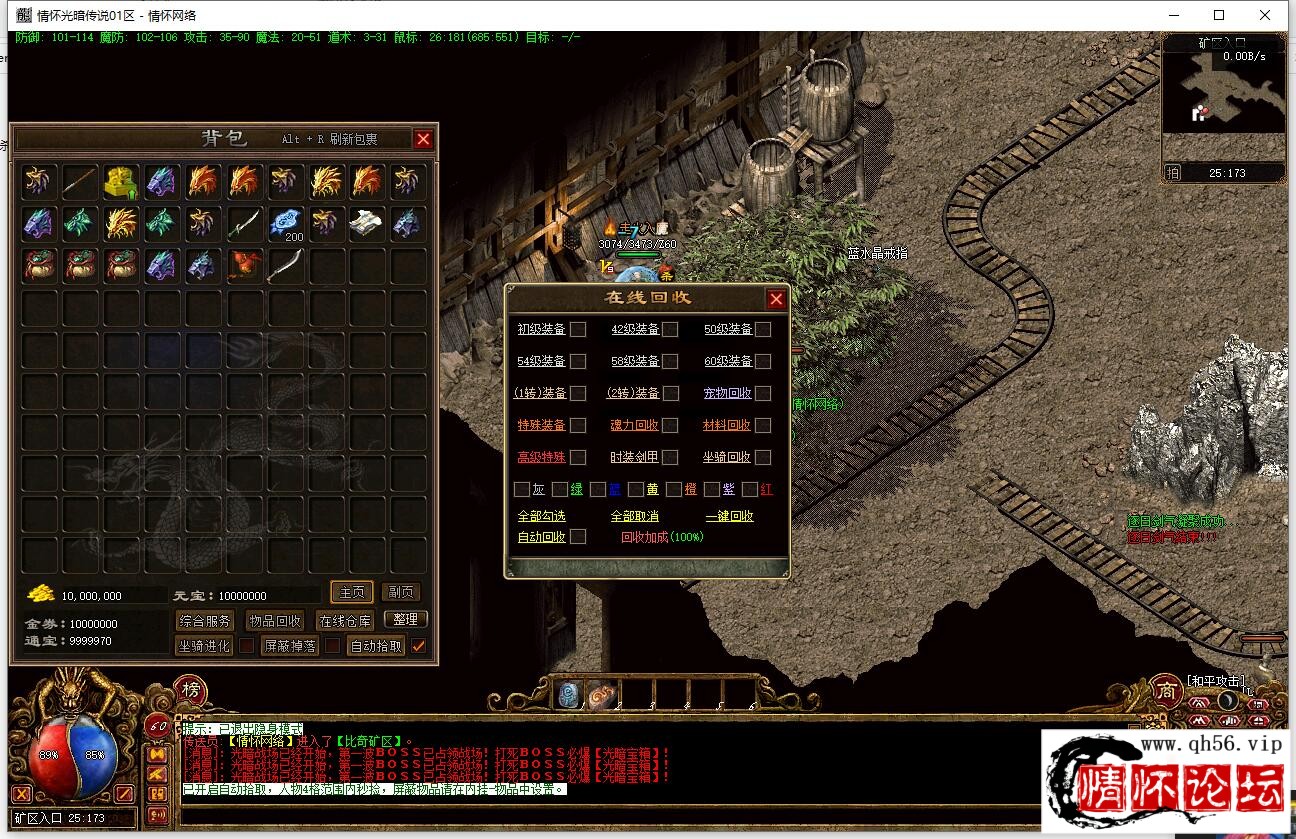Click the 全部勾选 select-all link
This screenshot has height=839, width=1296.
pos(541,516)
